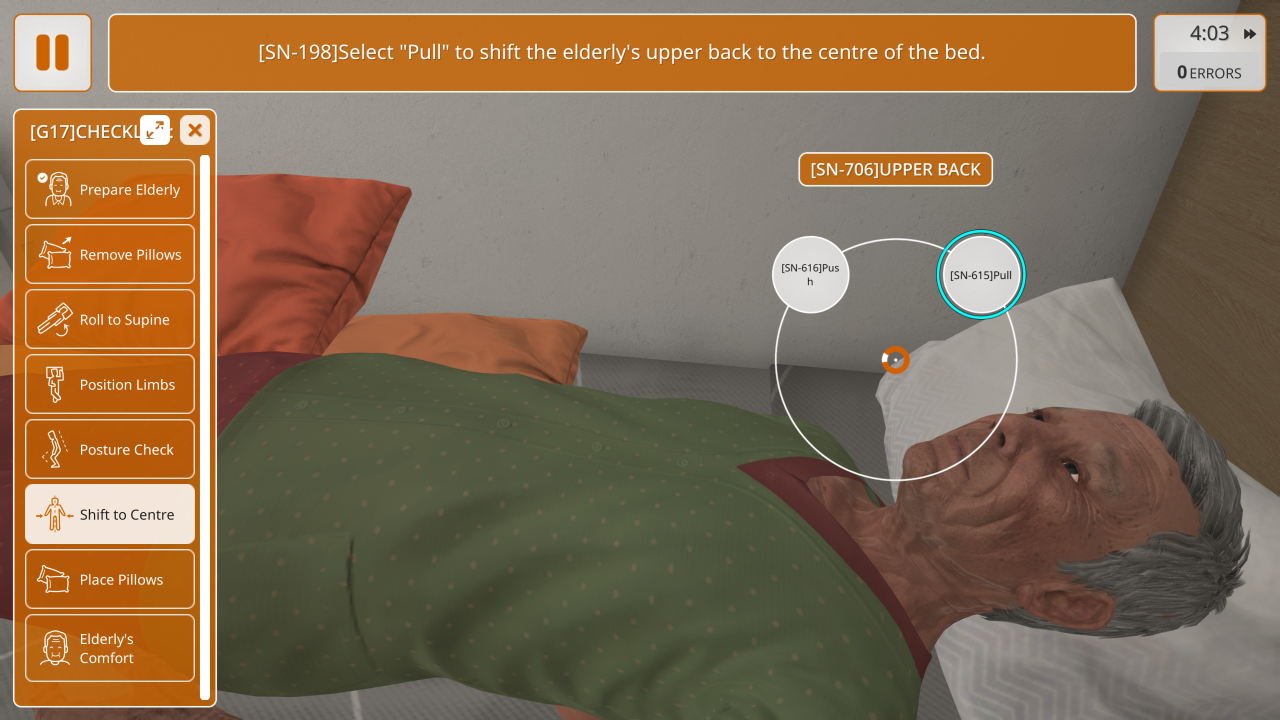Expand the checklist panel
Image resolution: width=1280 pixels, height=720 pixels.
pos(155,130)
